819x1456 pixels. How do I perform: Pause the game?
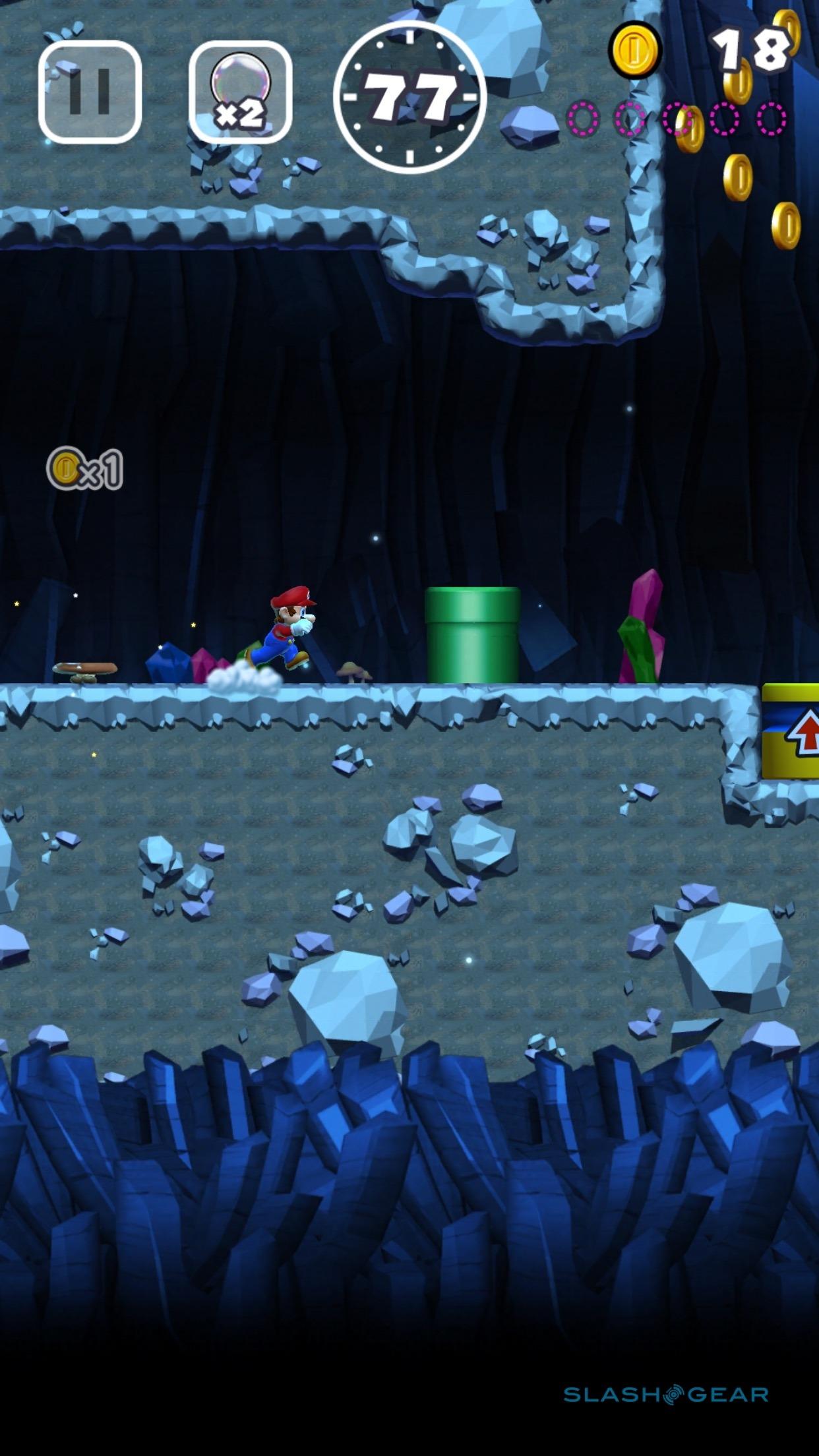(90, 92)
